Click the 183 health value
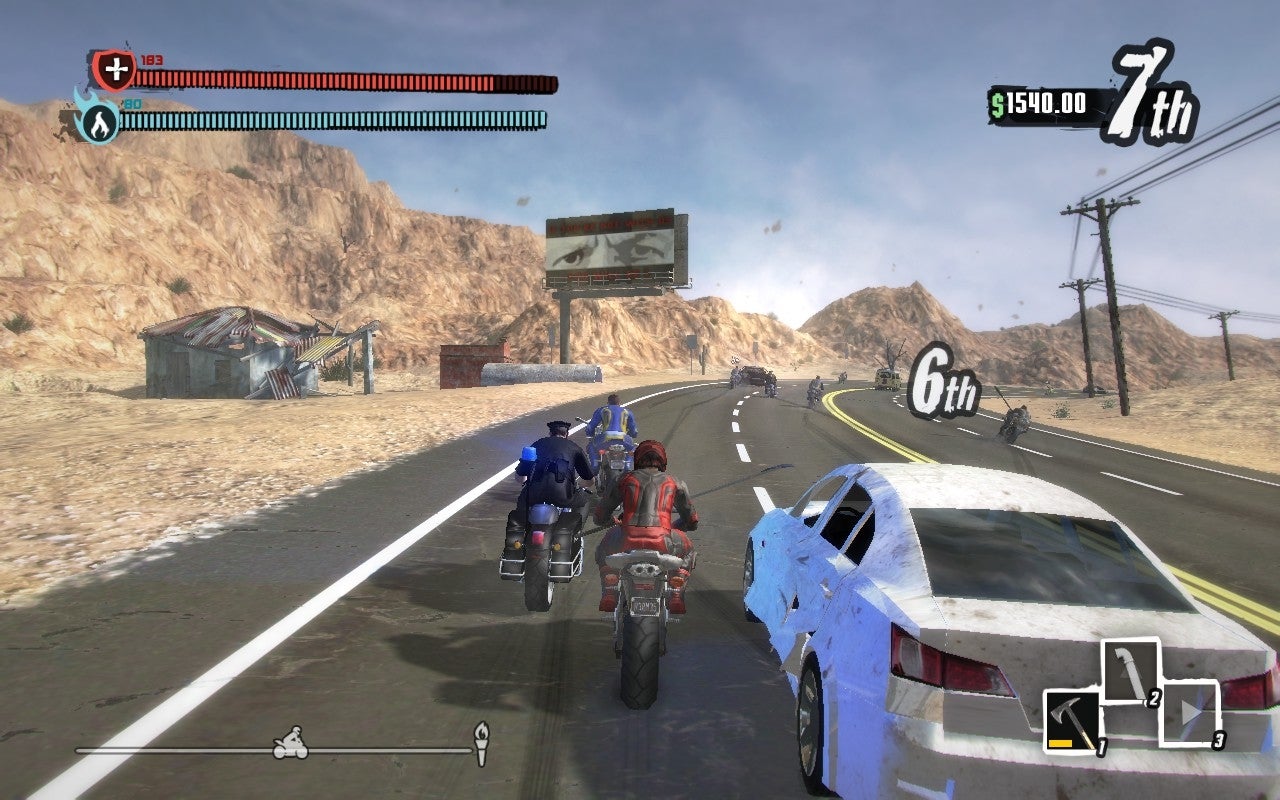Viewport: 1280px width, 800px height. pos(152,58)
